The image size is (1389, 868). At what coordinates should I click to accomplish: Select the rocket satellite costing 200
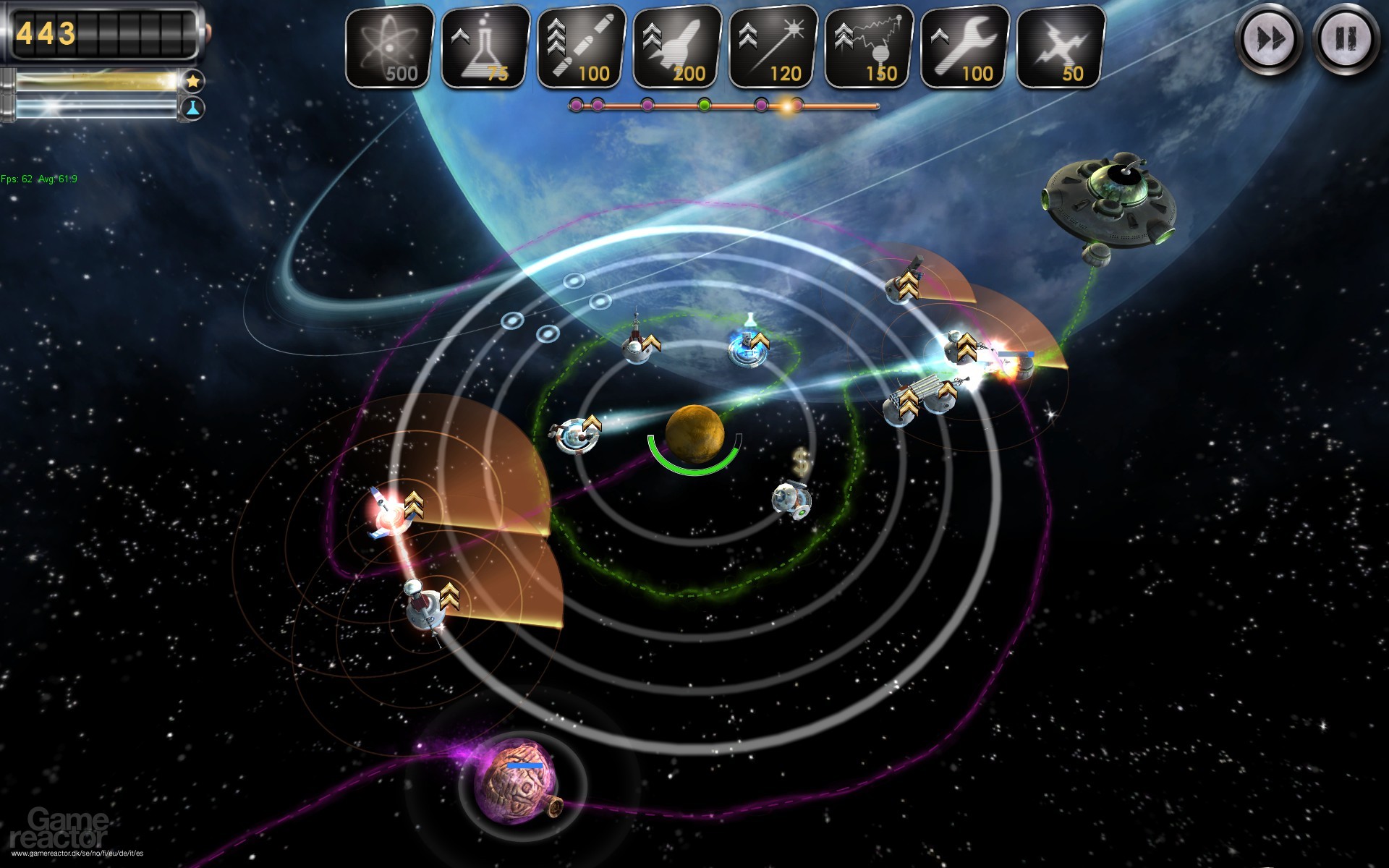[x=677, y=47]
